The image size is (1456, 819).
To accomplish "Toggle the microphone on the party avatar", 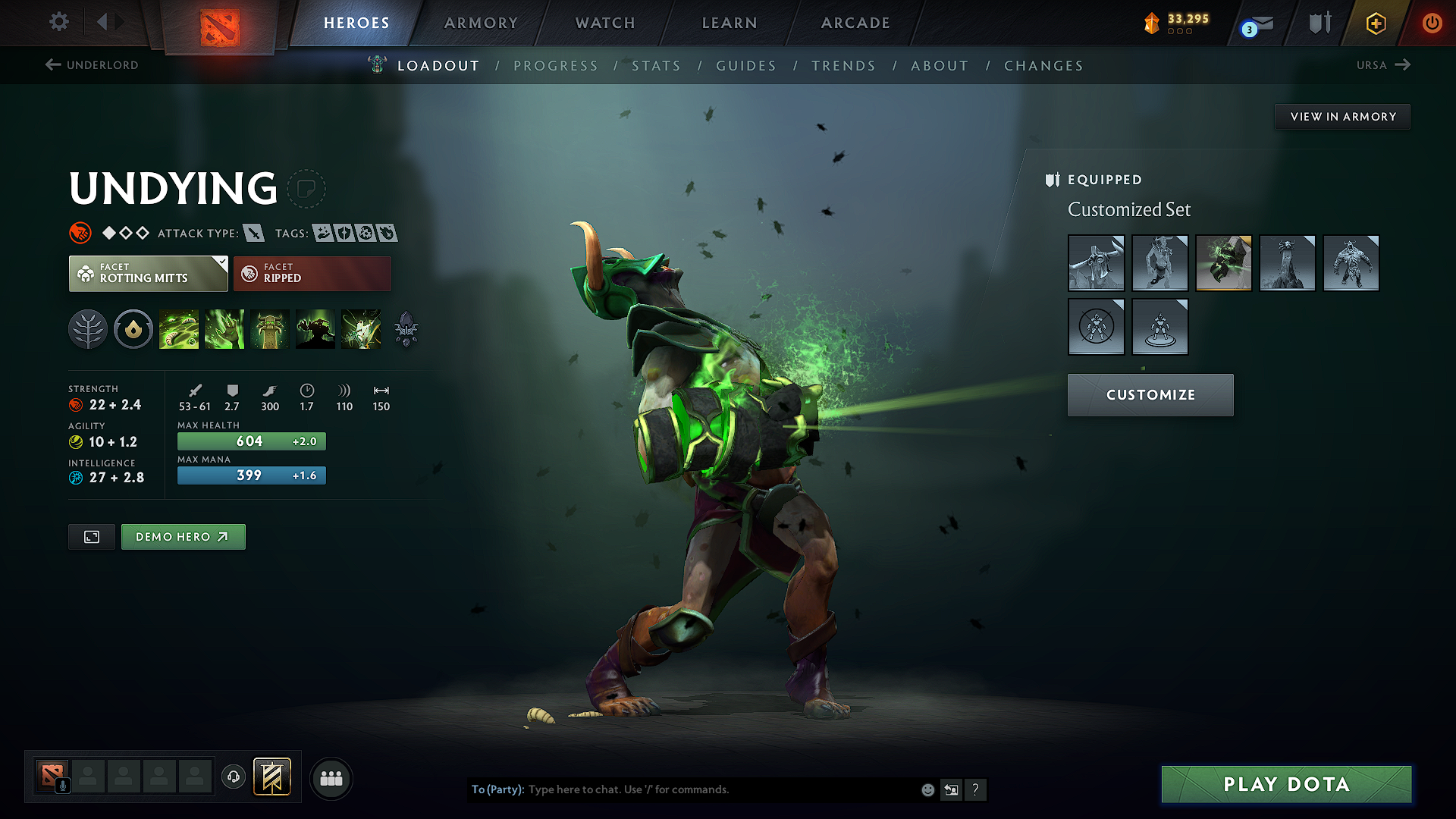I will [62, 785].
